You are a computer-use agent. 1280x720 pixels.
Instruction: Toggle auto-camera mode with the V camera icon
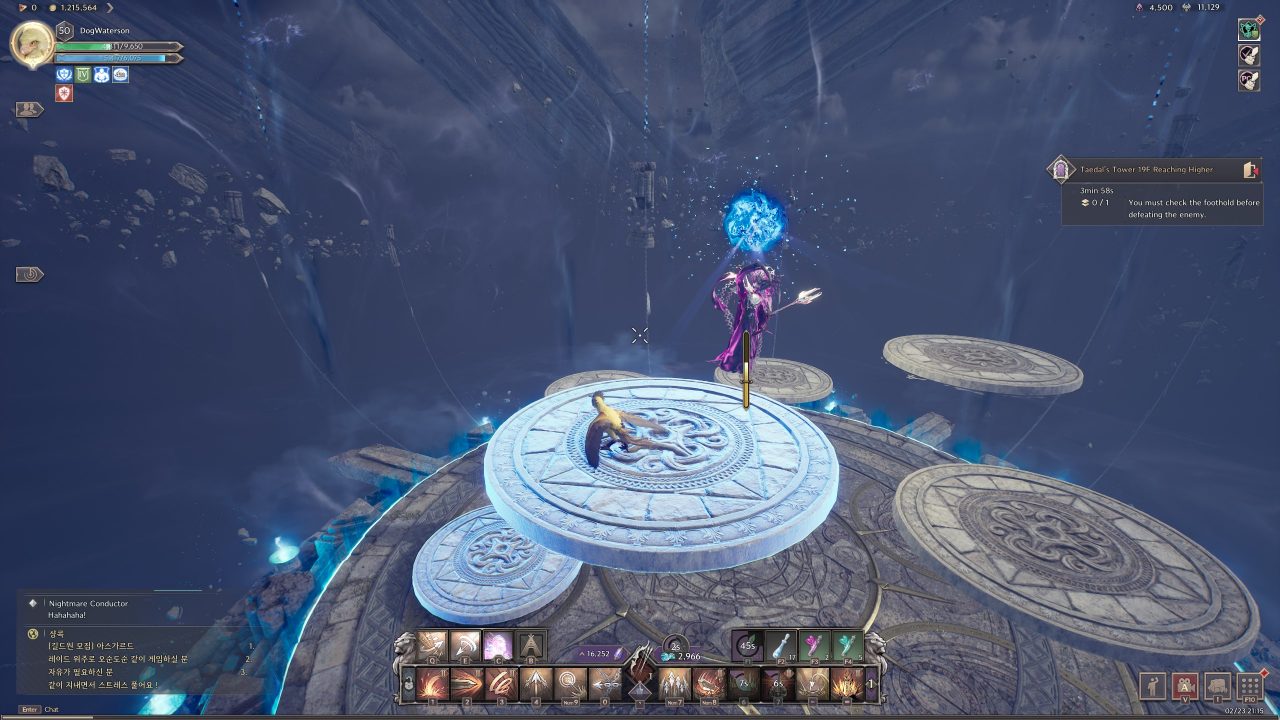coord(1186,687)
